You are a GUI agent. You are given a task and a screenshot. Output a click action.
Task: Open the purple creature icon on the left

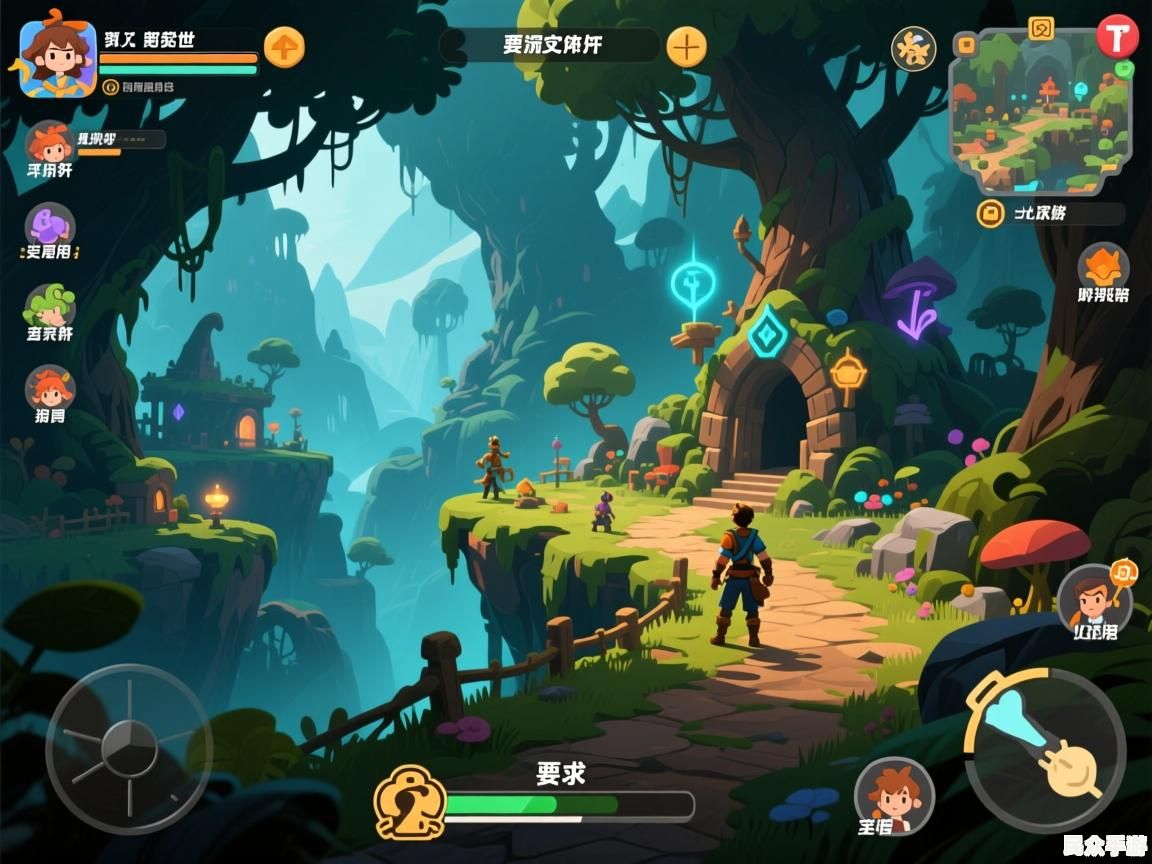[50, 226]
